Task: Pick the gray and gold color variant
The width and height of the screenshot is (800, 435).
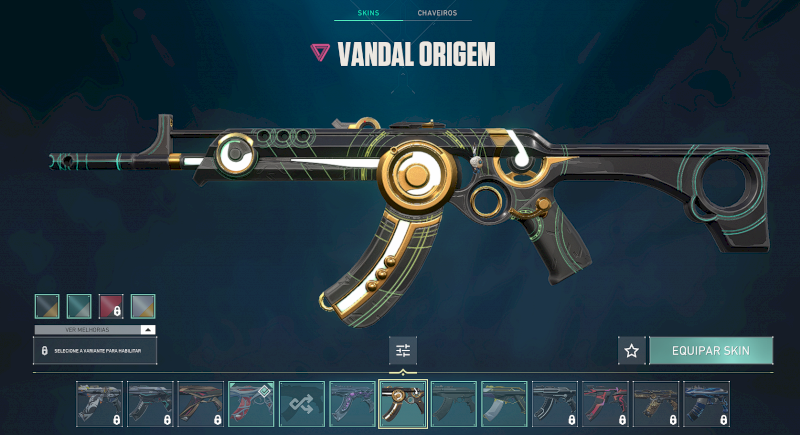Action: point(143,306)
